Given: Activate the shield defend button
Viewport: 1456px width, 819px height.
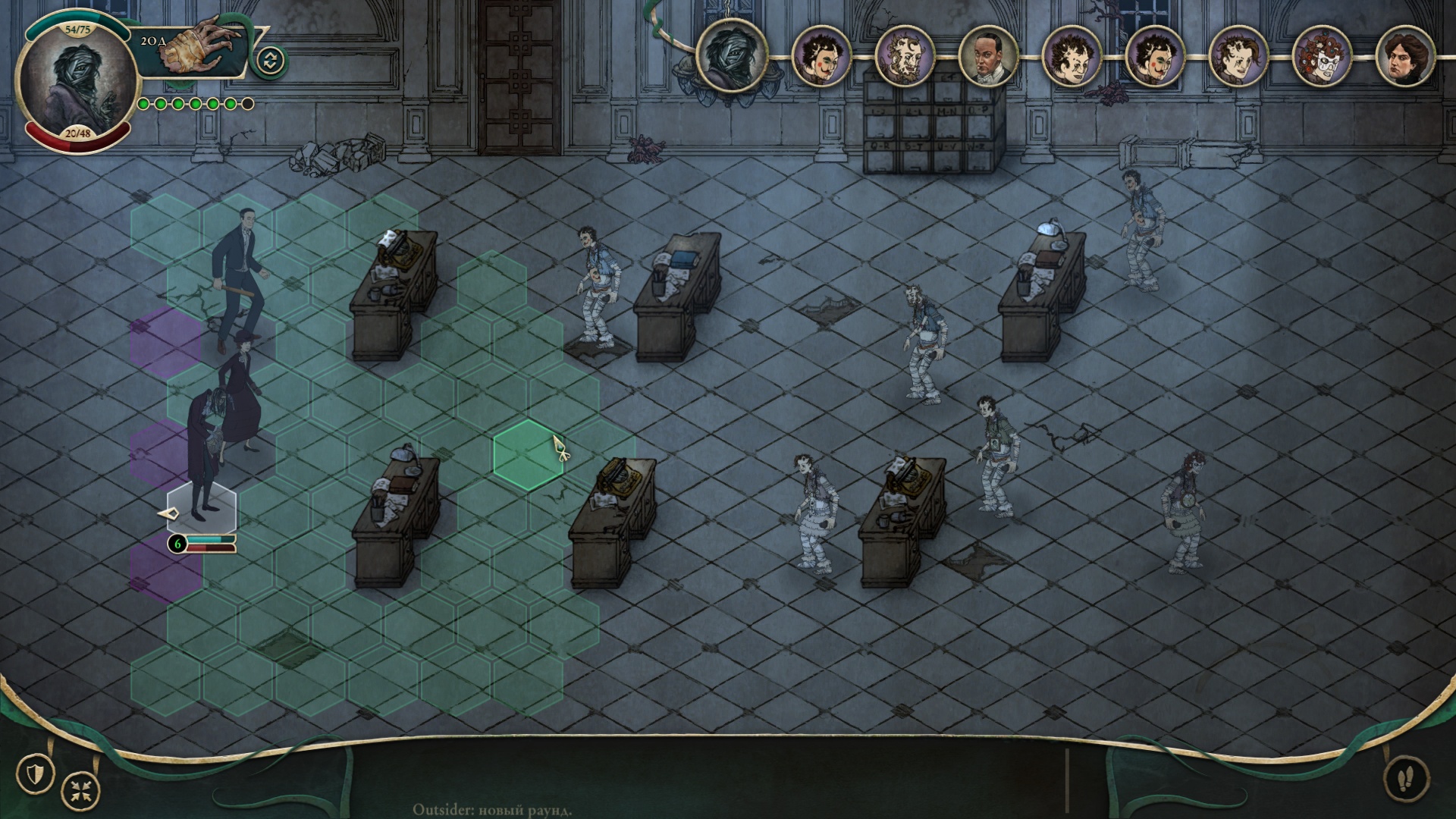Looking at the screenshot, I should [35, 774].
